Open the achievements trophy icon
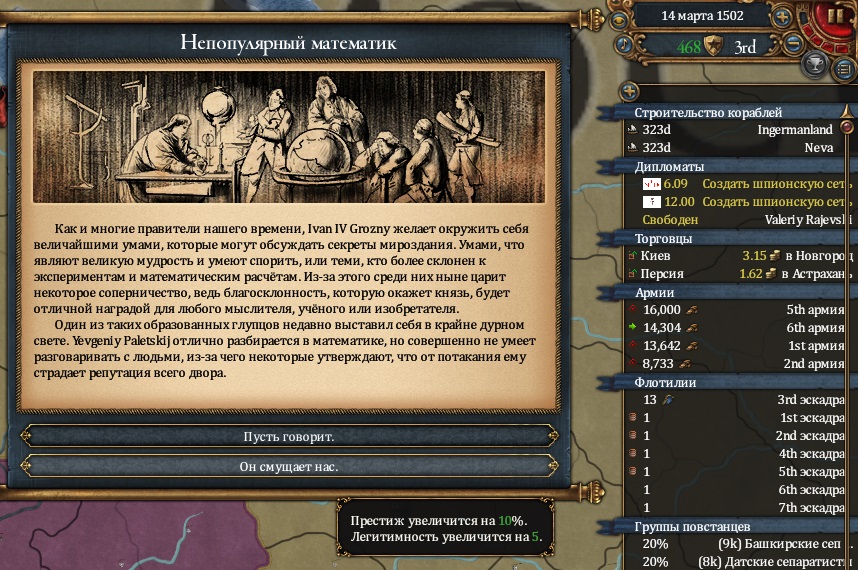The height and width of the screenshot is (570, 858). click(817, 66)
